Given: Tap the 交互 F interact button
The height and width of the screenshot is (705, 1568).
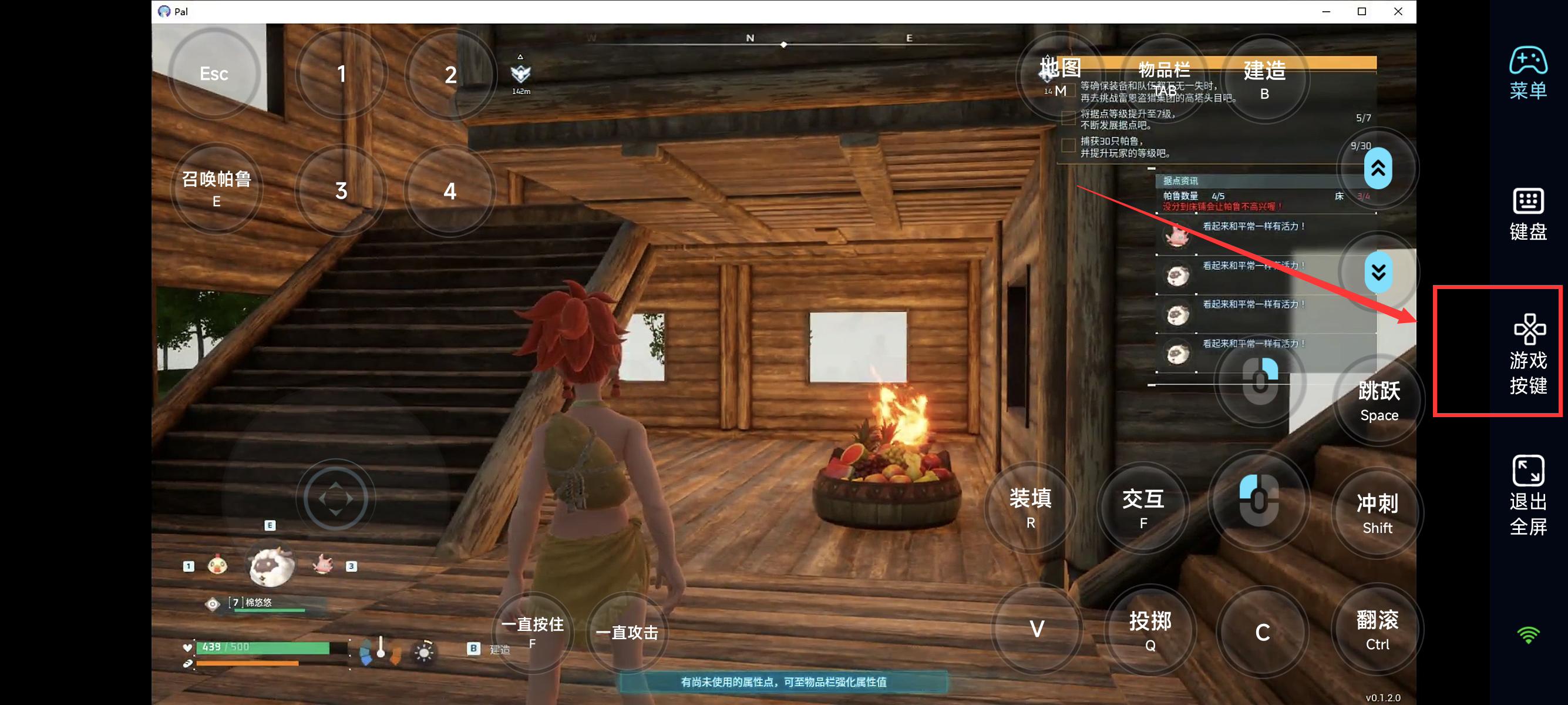Looking at the screenshot, I should [1143, 507].
